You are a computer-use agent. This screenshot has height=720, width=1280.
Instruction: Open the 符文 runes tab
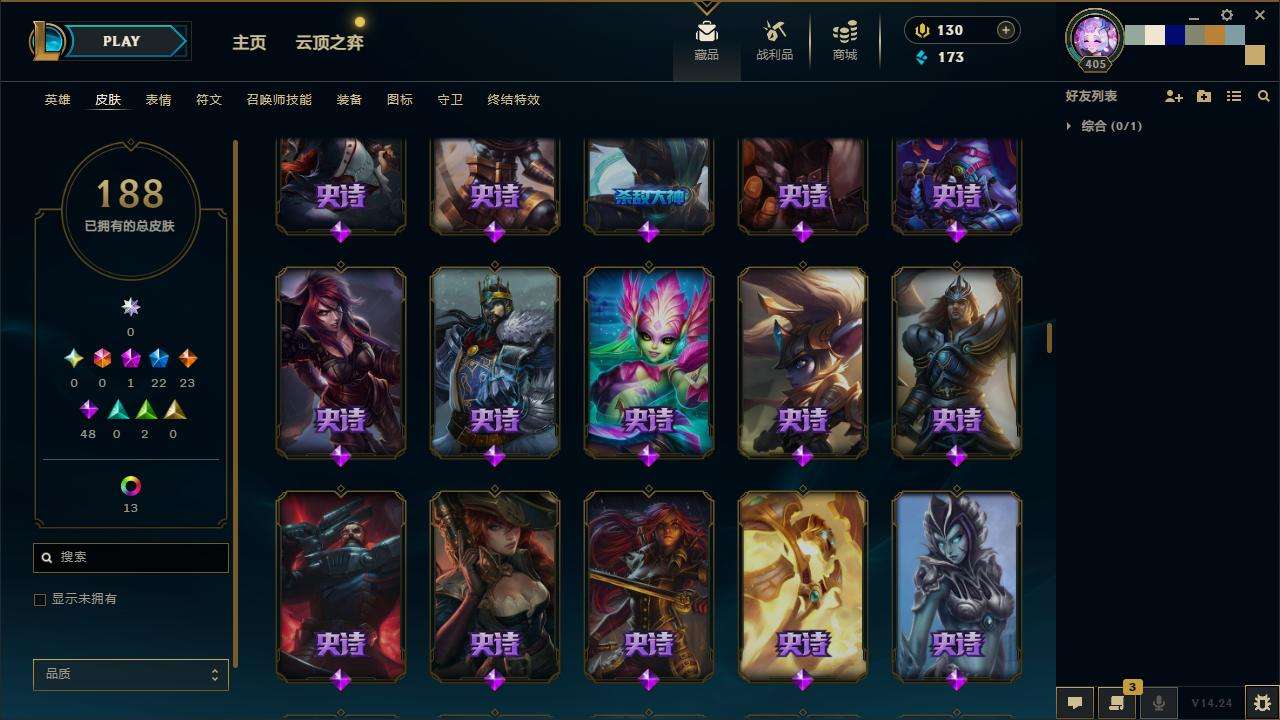208,100
